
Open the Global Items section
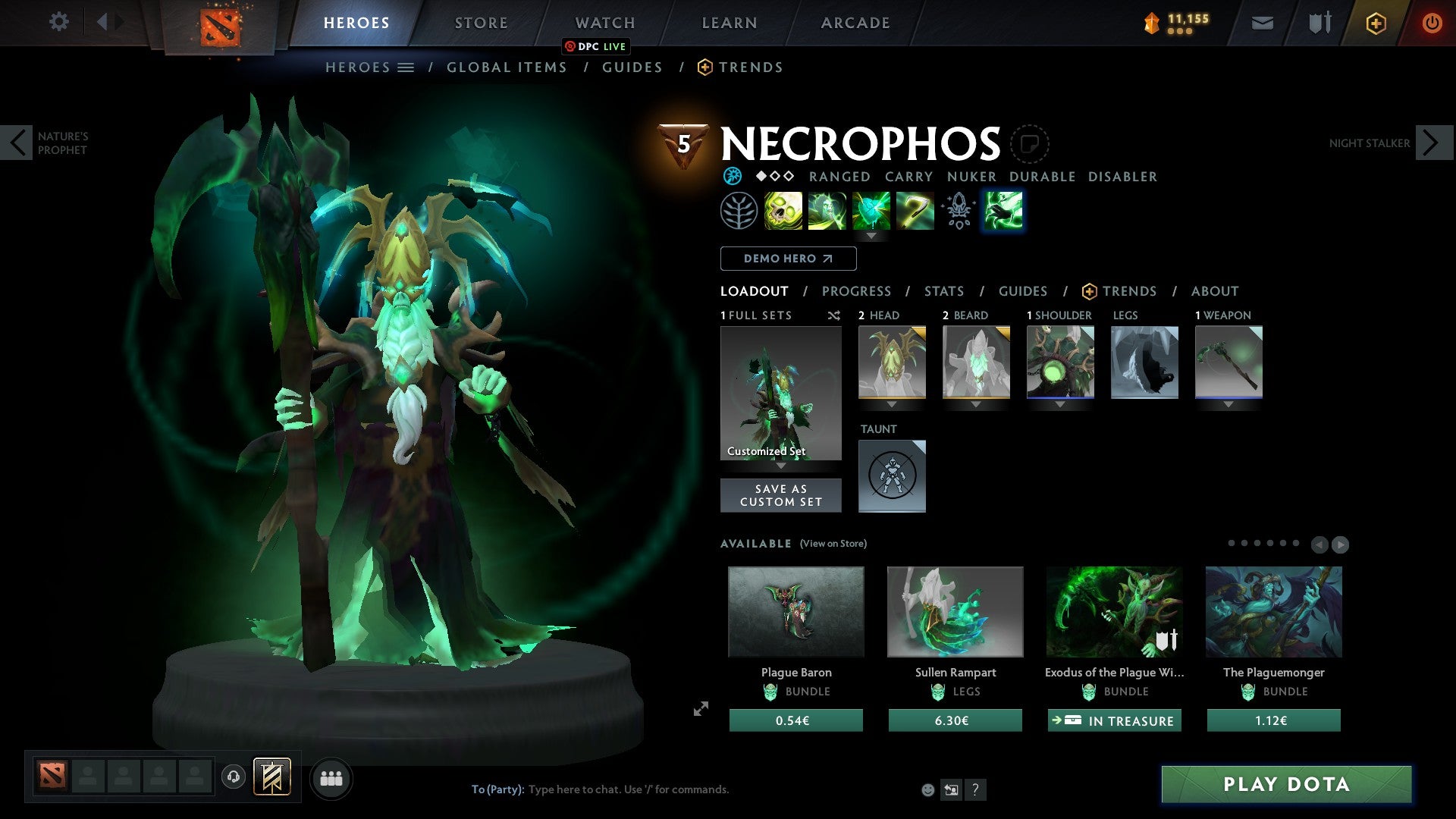507,67
